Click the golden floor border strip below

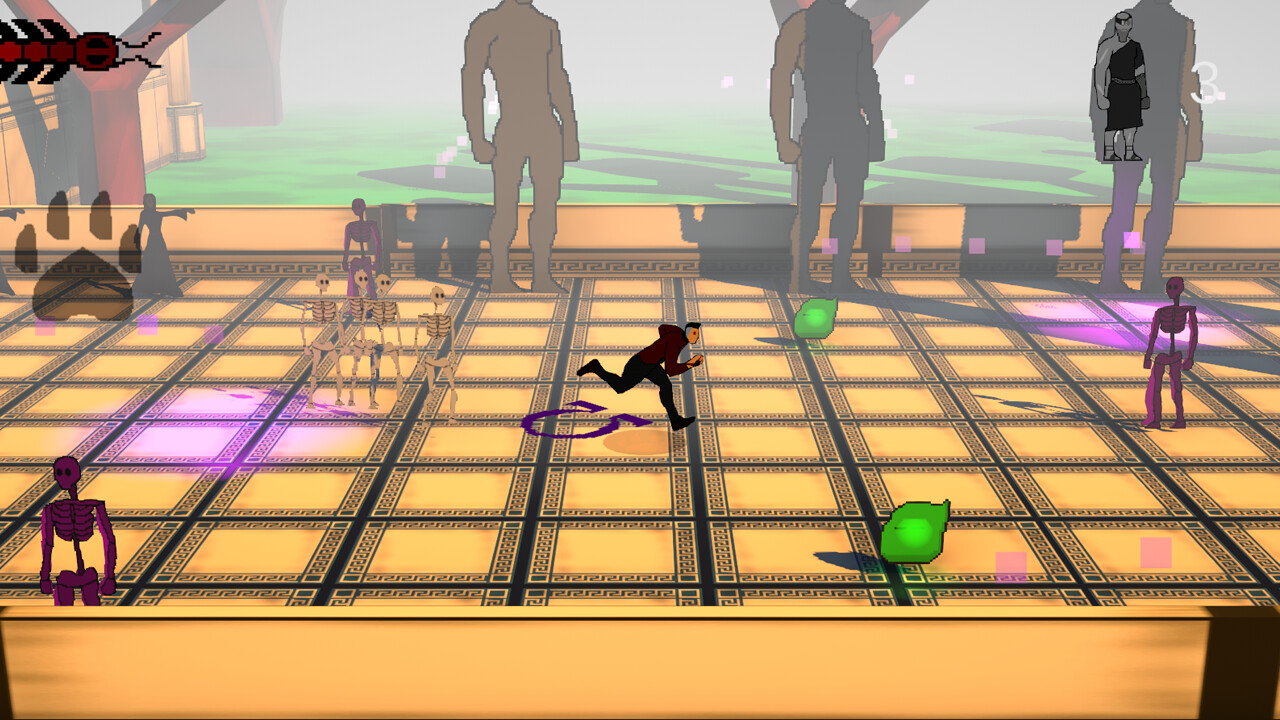[640, 660]
